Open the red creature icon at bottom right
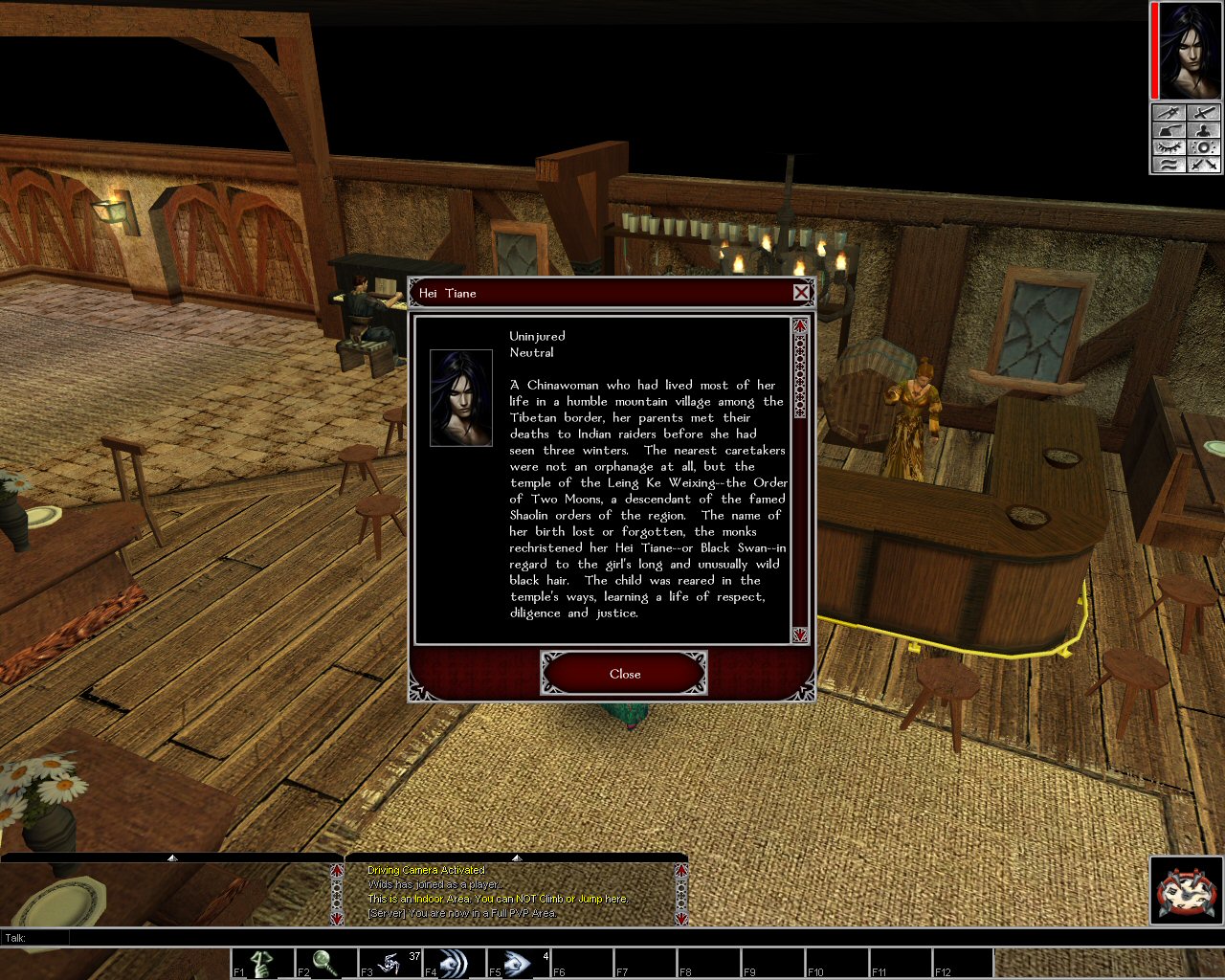The width and height of the screenshot is (1225, 980). coord(1187,892)
